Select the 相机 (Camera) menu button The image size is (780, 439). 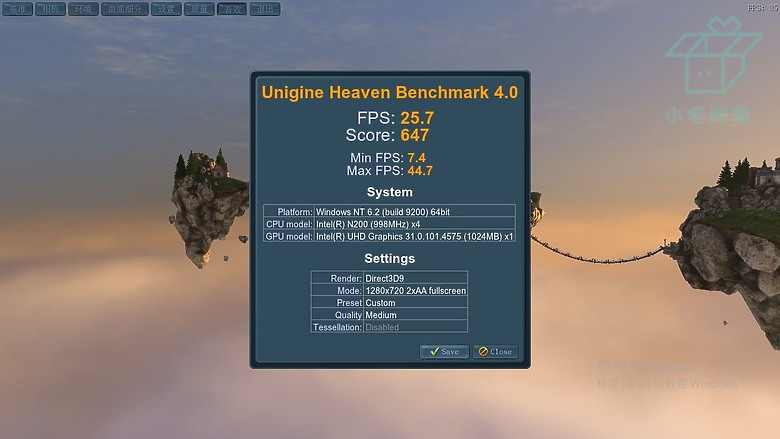click(x=49, y=9)
